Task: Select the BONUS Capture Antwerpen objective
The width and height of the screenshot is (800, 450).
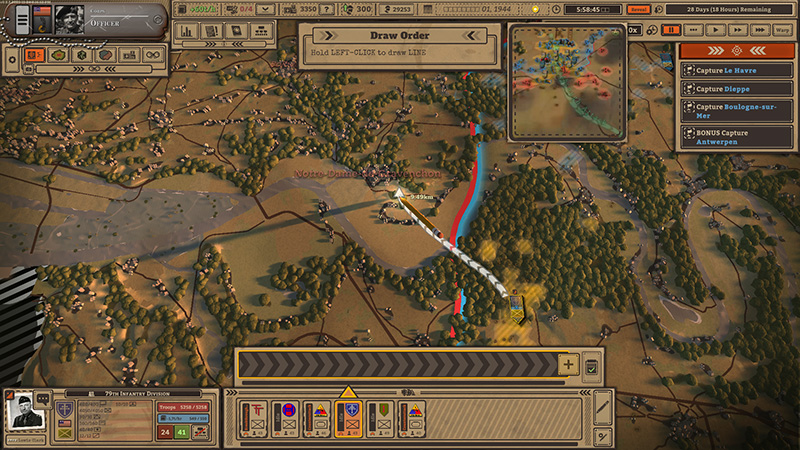Action: [x=737, y=137]
